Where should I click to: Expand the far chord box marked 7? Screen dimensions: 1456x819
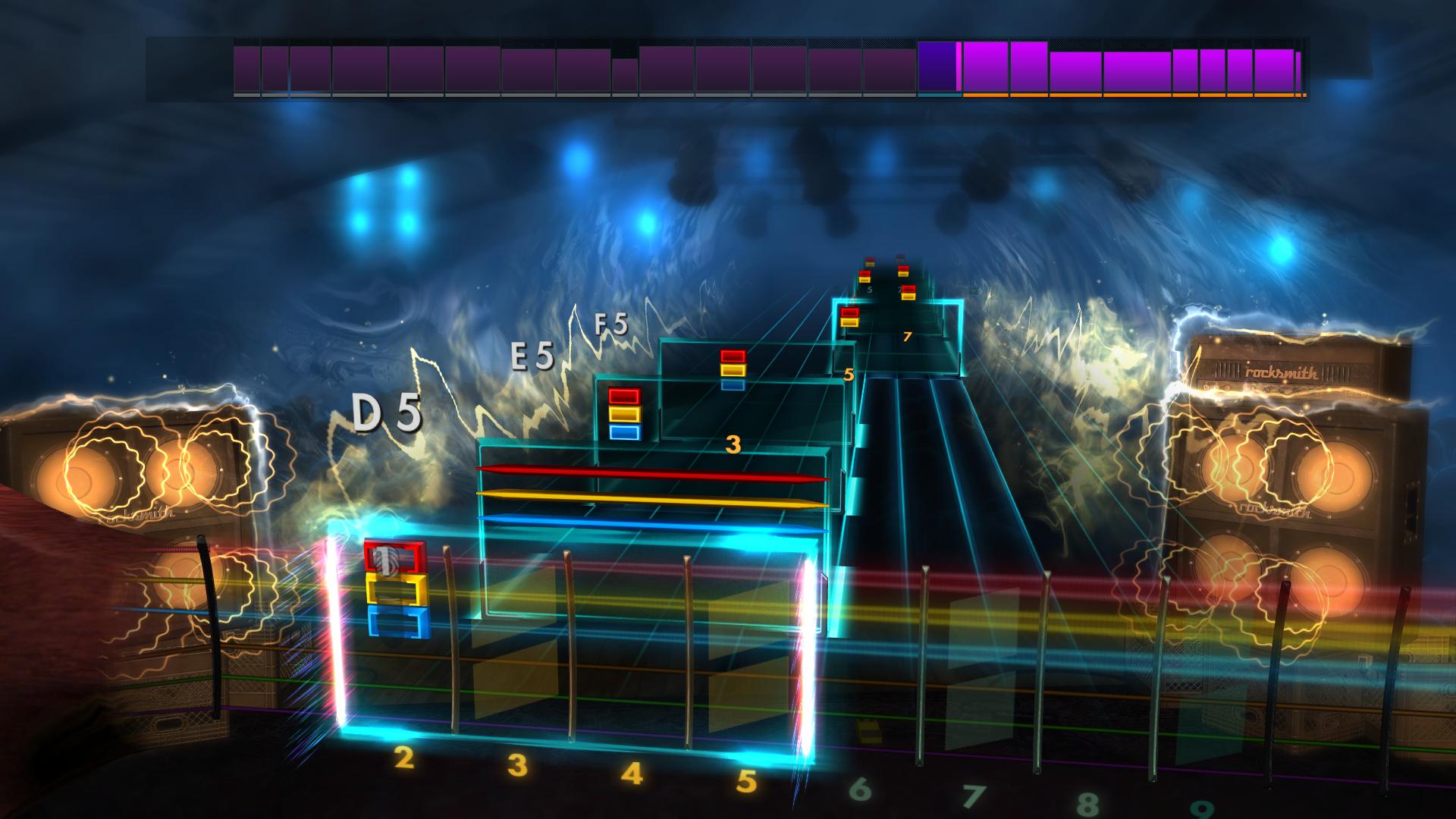click(x=906, y=337)
